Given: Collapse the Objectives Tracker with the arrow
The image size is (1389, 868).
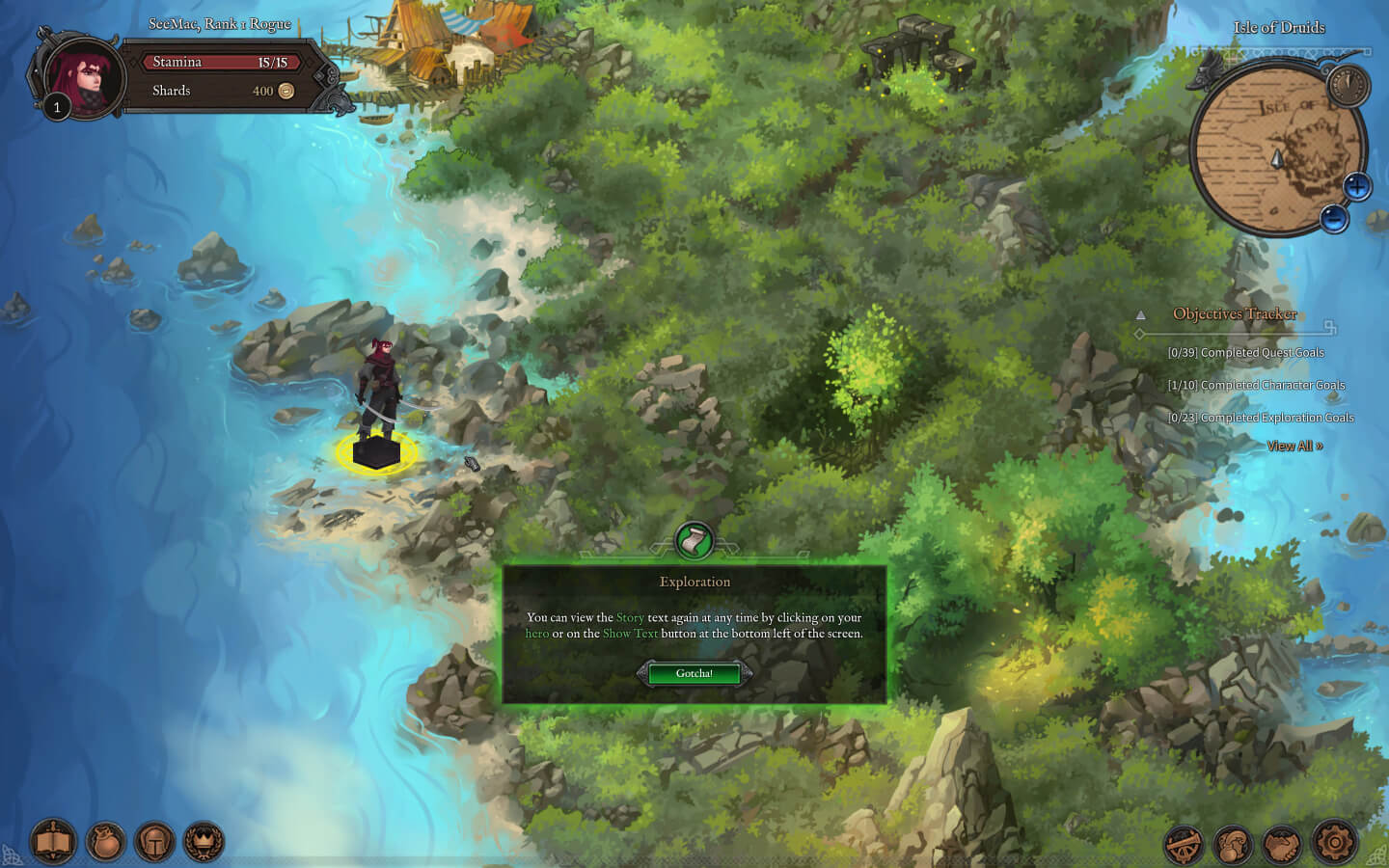Looking at the screenshot, I should pyautogui.click(x=1140, y=314).
